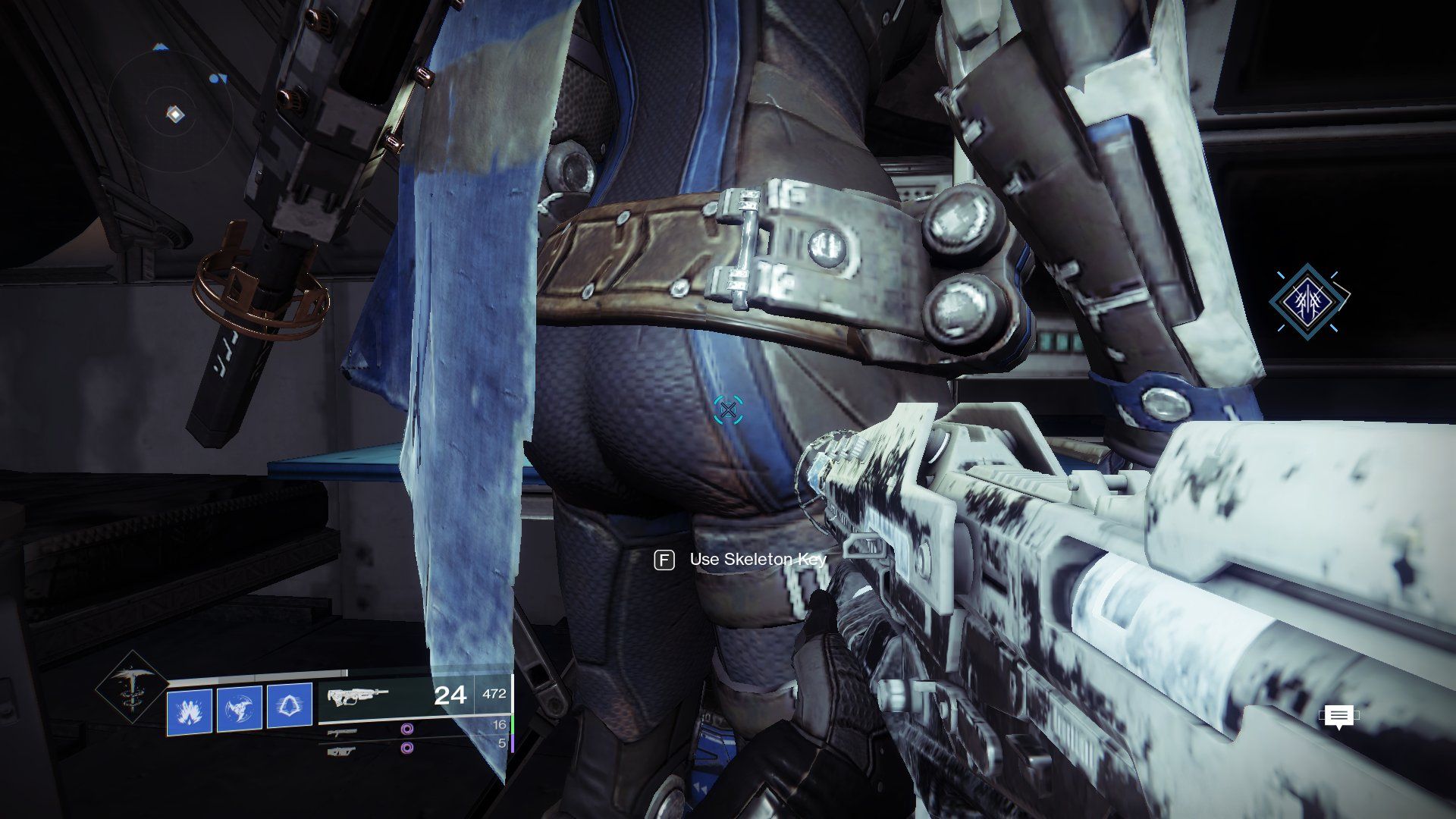Activate the grenade ability icon
The width and height of the screenshot is (1456, 819).
[x=189, y=709]
